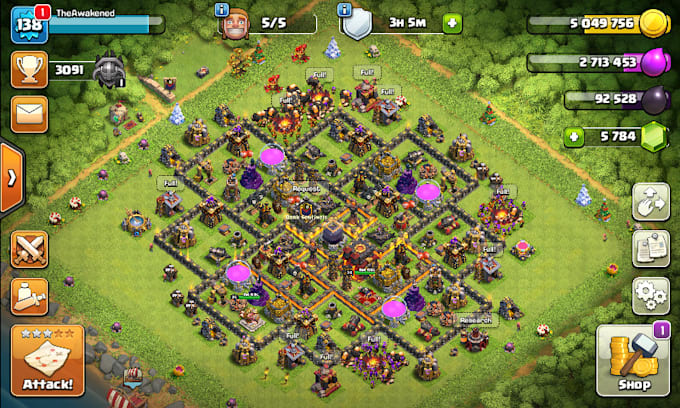
Task: Tap the Attack! map button
Action: pyautogui.click(x=46, y=359)
